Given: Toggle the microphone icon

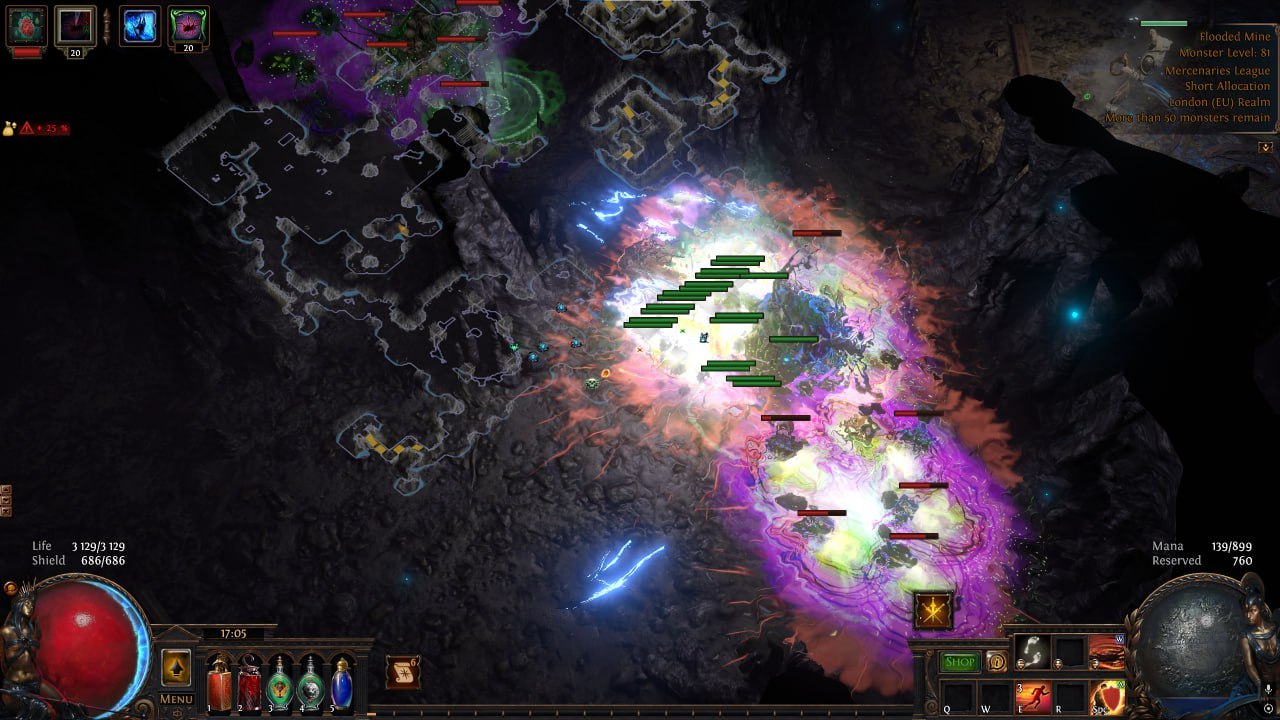Looking at the screenshot, I should click(x=1268, y=690).
